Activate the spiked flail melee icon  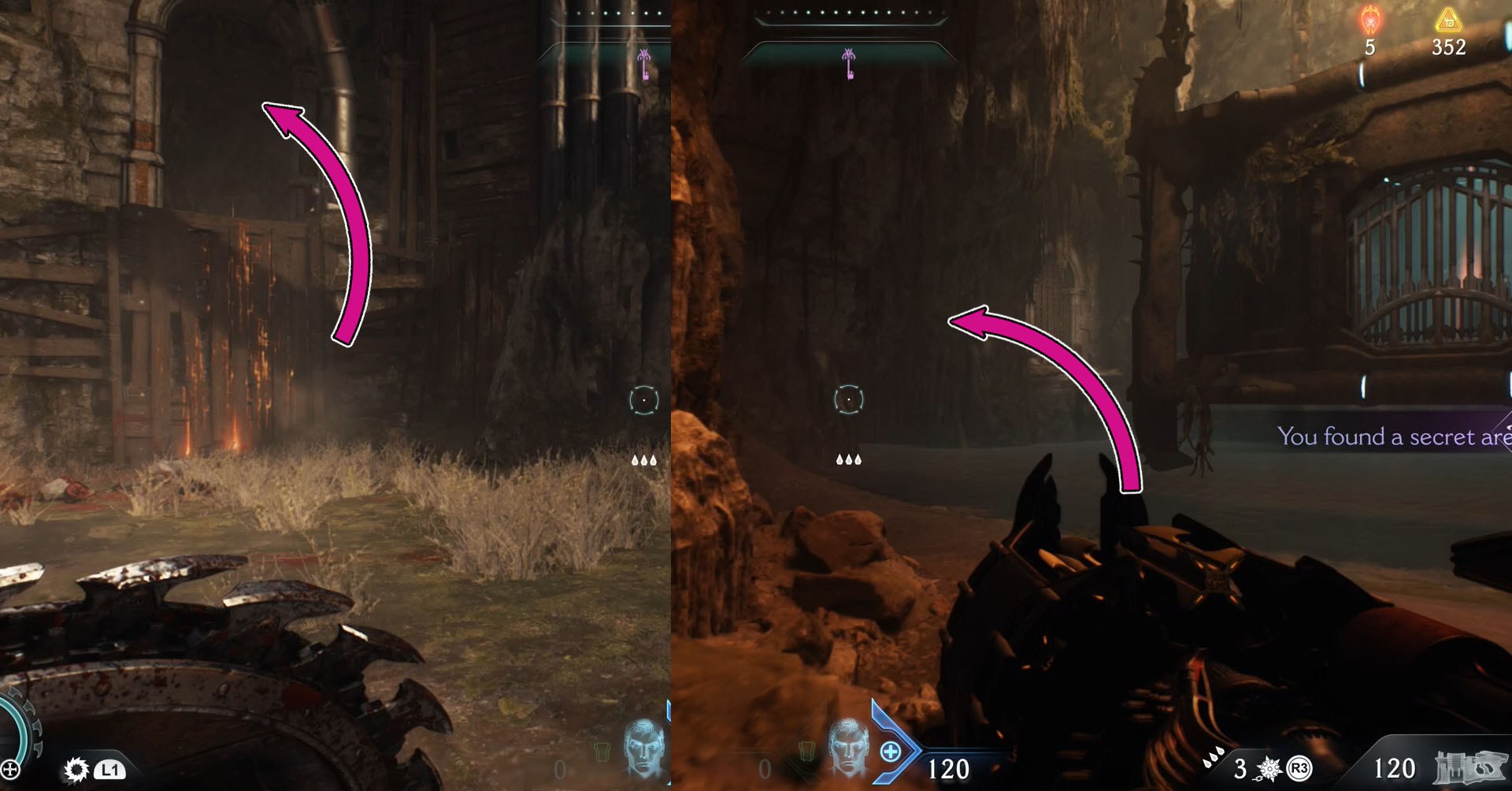(x=1269, y=768)
